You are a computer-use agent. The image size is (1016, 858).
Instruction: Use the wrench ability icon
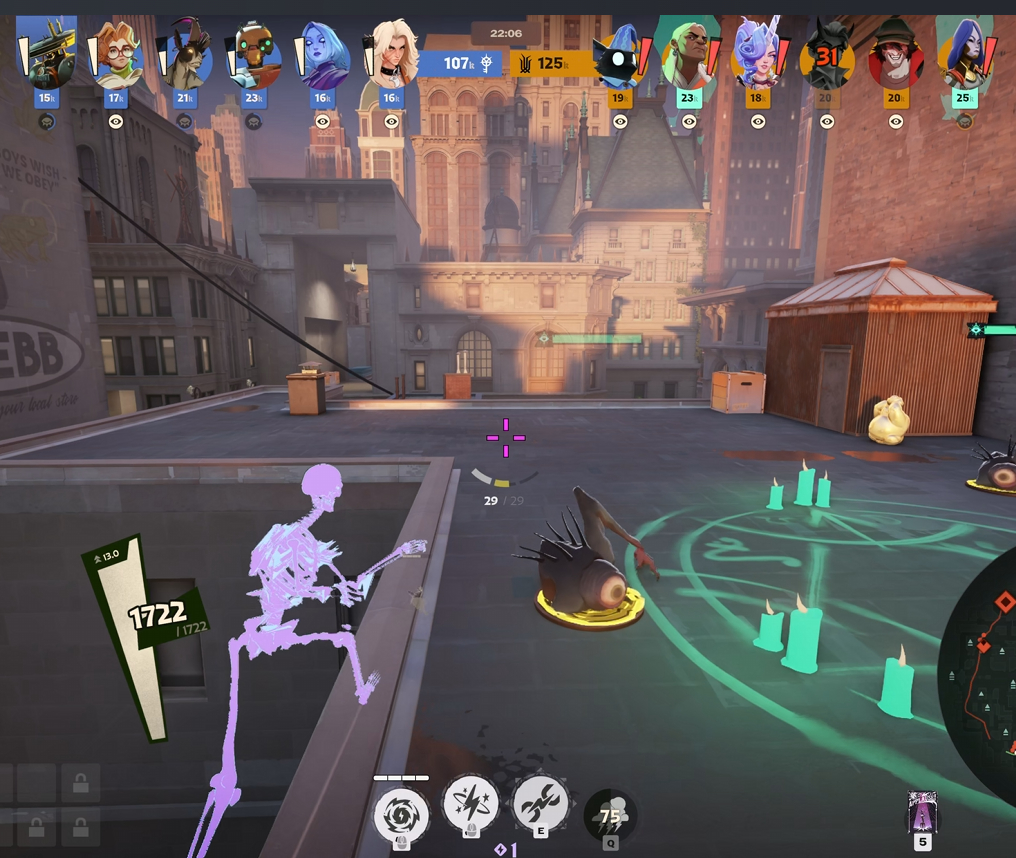point(540,804)
